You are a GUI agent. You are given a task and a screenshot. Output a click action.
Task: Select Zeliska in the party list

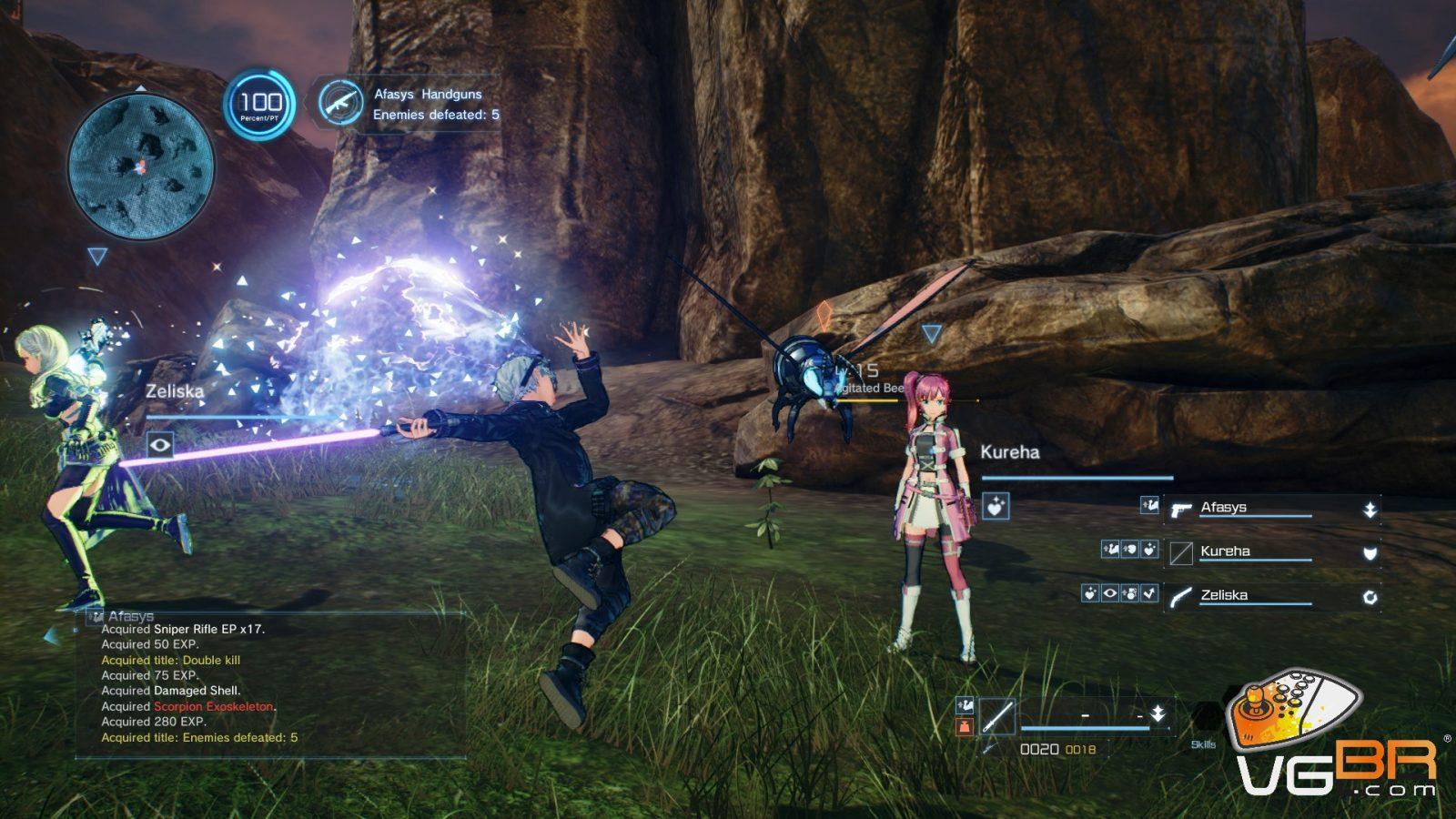coord(1224,595)
